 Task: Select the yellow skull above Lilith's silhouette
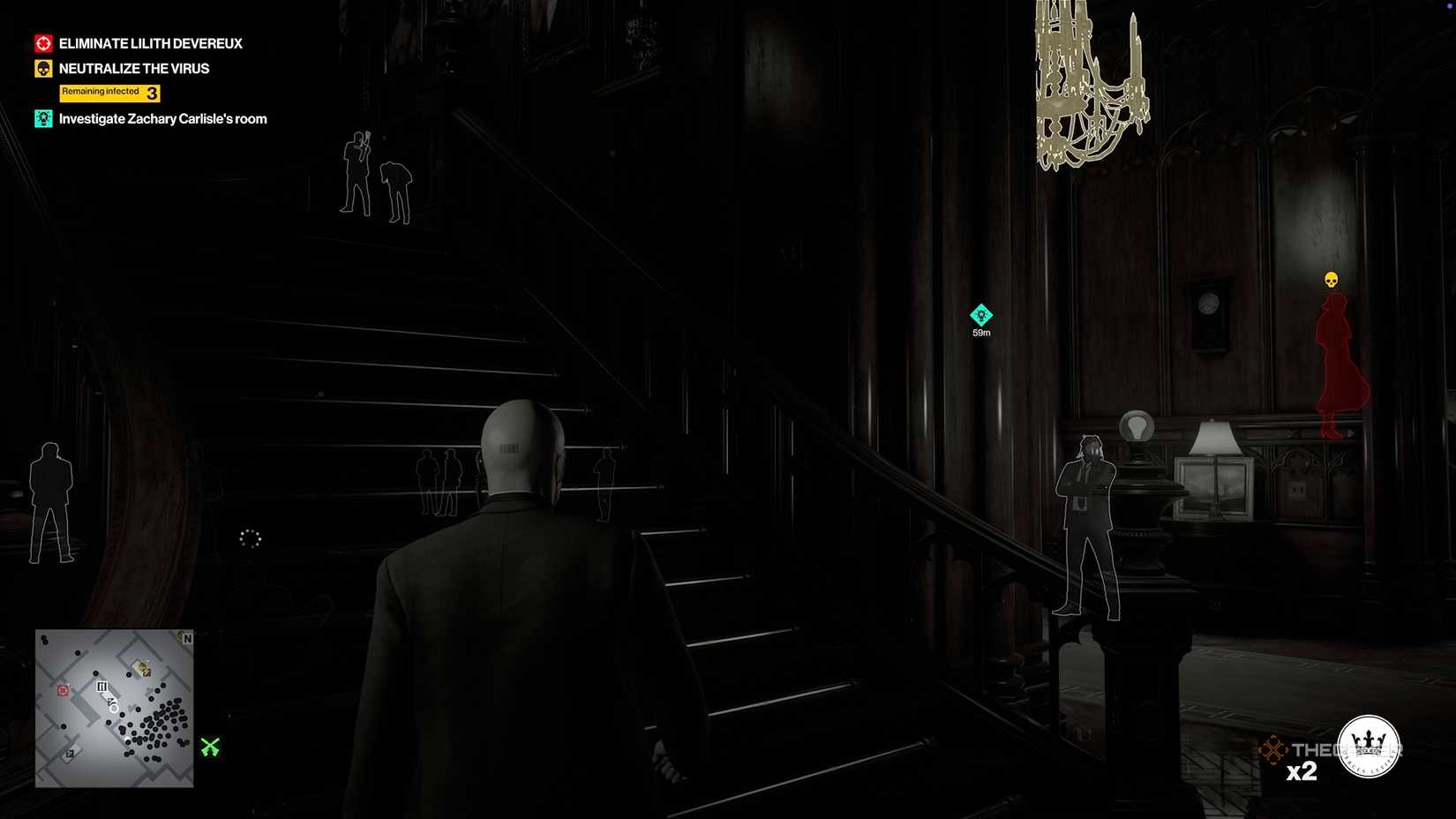[1331, 278]
